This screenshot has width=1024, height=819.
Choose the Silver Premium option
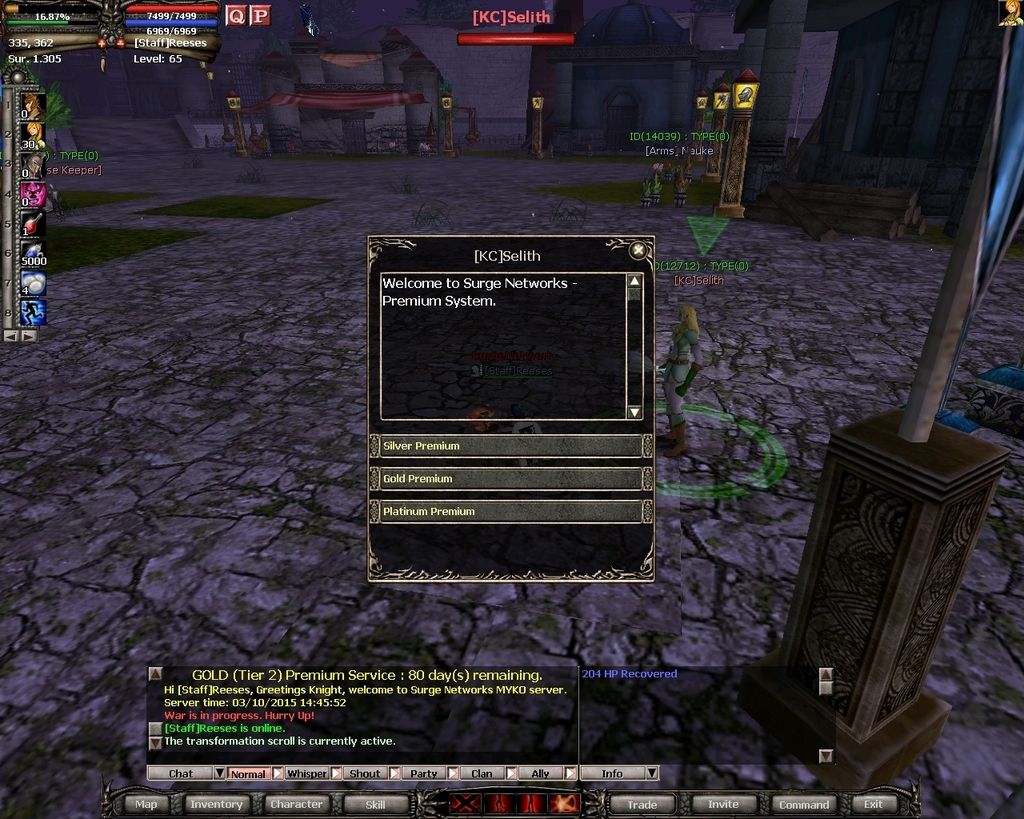tap(510, 446)
